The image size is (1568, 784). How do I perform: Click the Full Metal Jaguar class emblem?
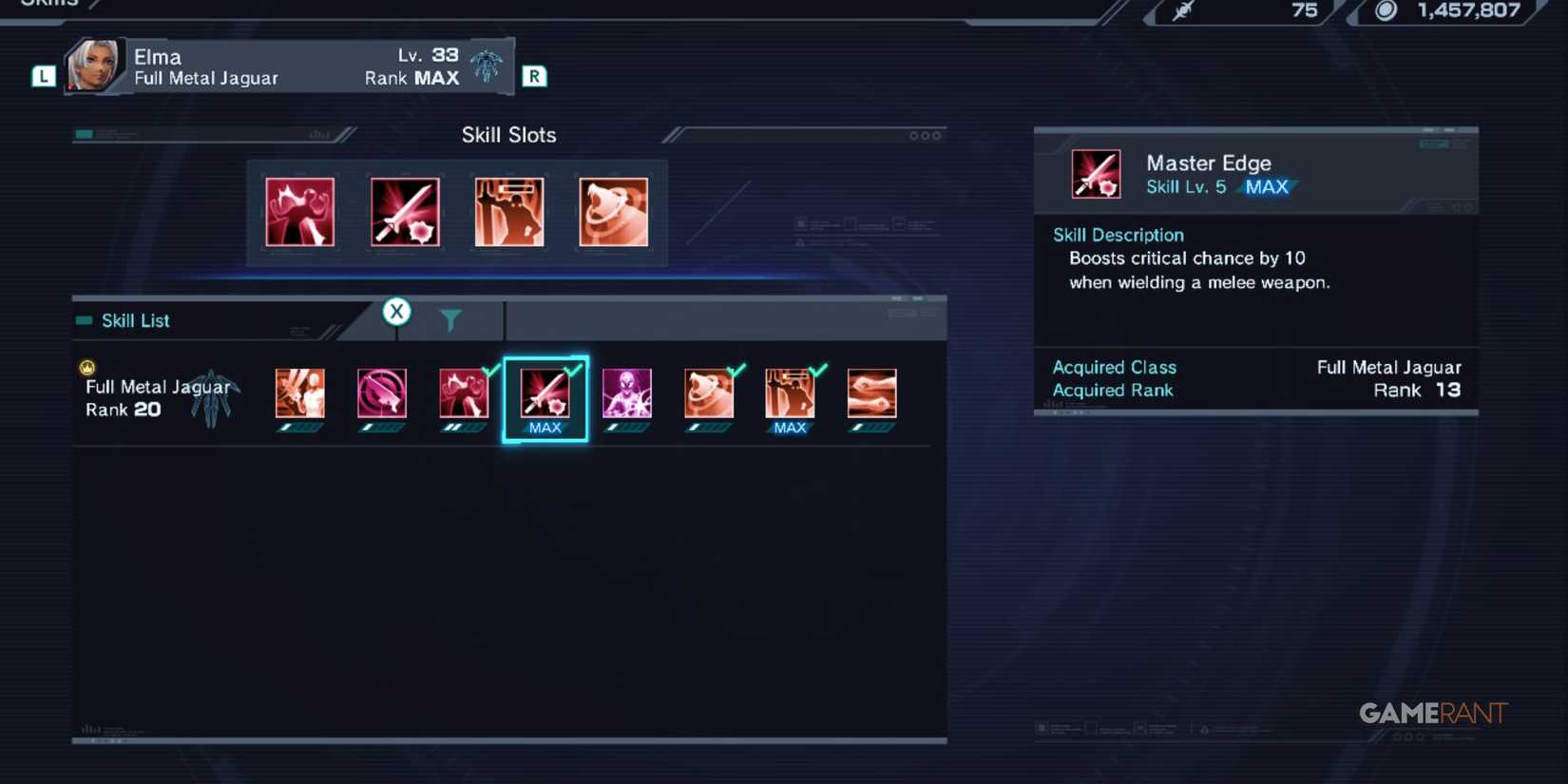pyautogui.click(x=211, y=397)
